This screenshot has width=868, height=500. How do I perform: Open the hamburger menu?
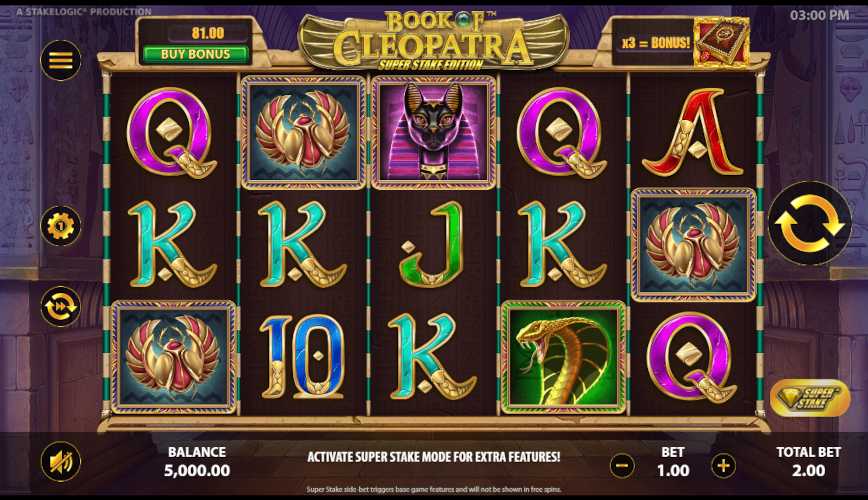click(60, 60)
